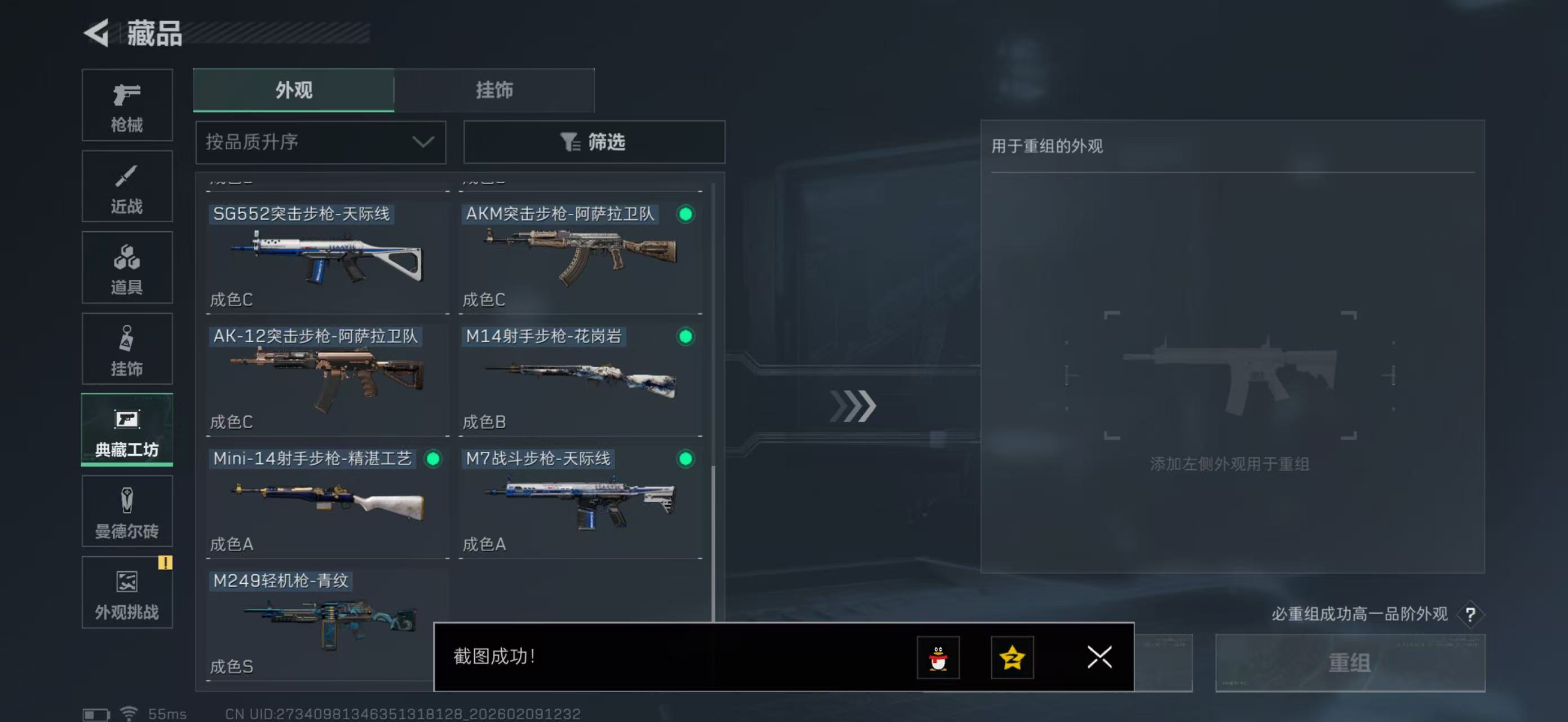The image size is (1568, 722).
Task: Toggle selection on AKM突击步枪-阿萨拉卫队
Action: tap(686, 215)
